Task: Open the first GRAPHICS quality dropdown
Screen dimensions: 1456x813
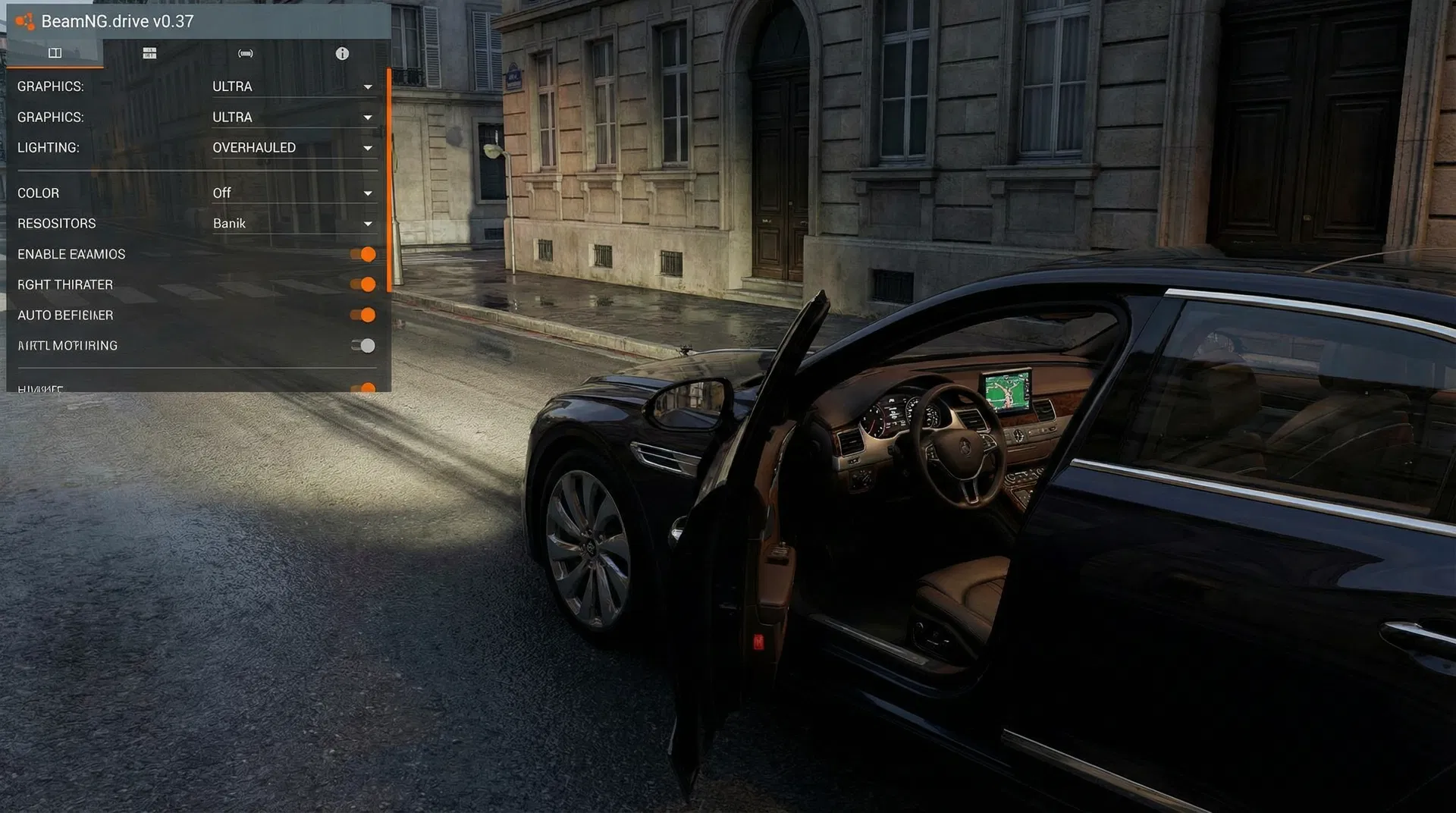Action: pos(368,86)
